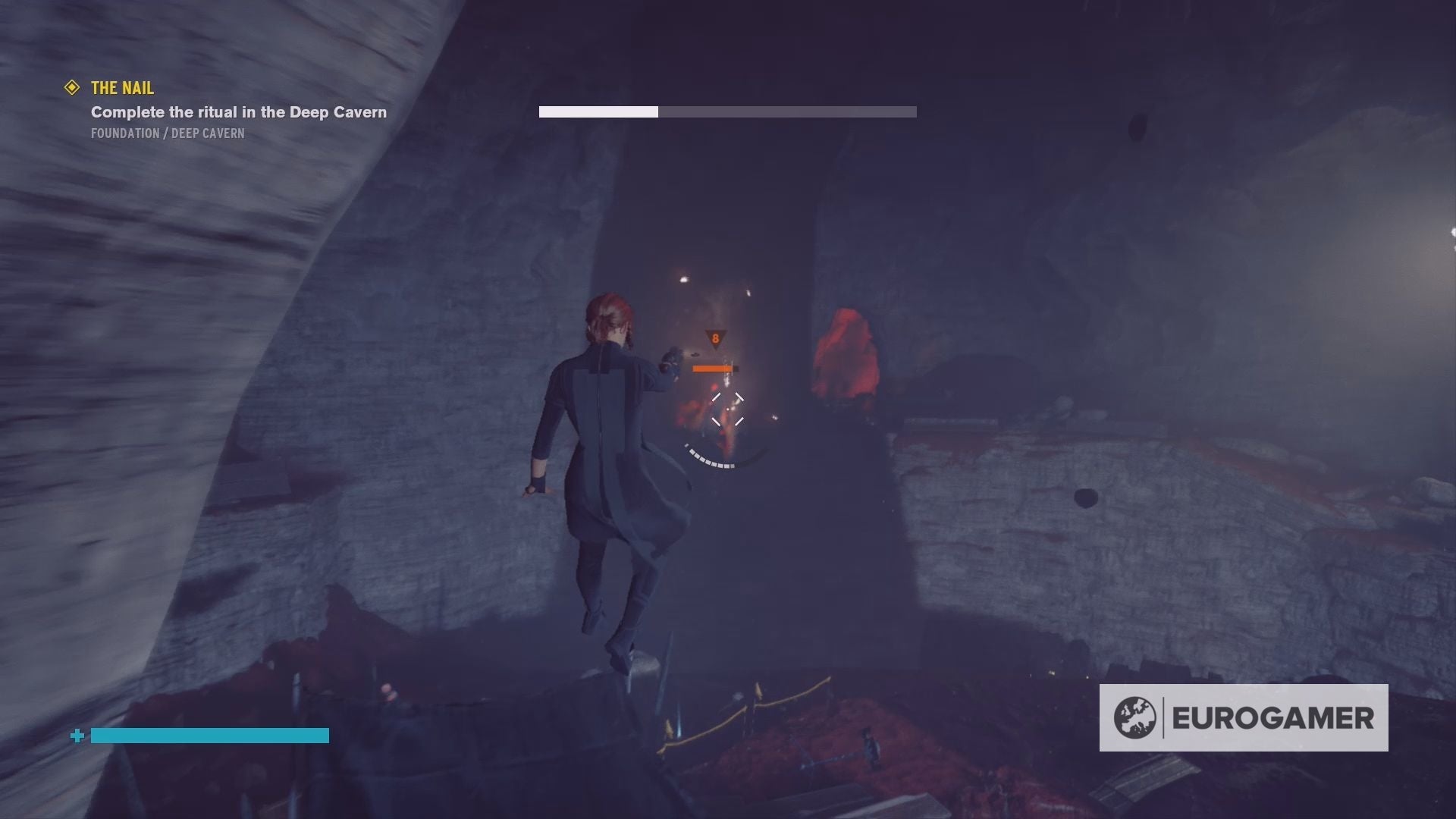This screenshot has width=1456, height=819.
Task: Click the objective text about the Deep Cavern ritual
Action: pos(237,111)
